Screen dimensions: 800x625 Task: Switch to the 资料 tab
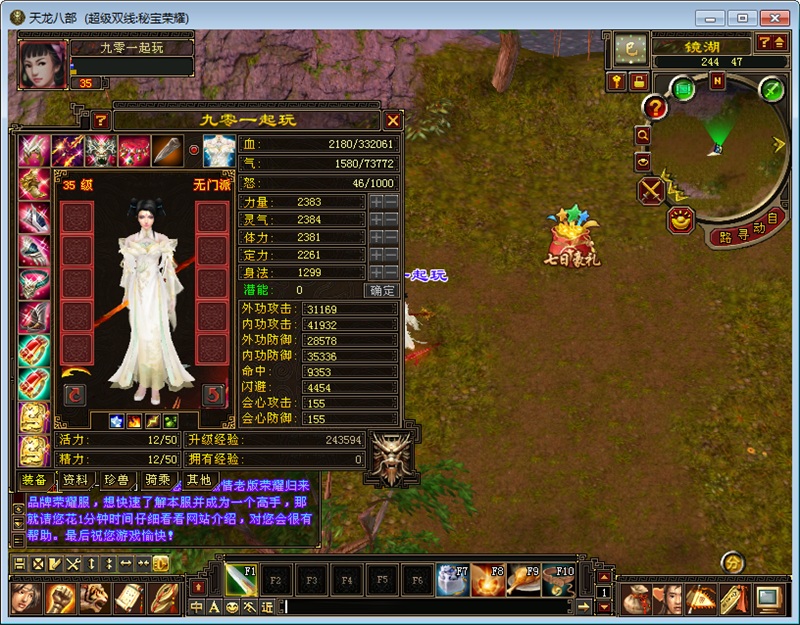(75, 480)
